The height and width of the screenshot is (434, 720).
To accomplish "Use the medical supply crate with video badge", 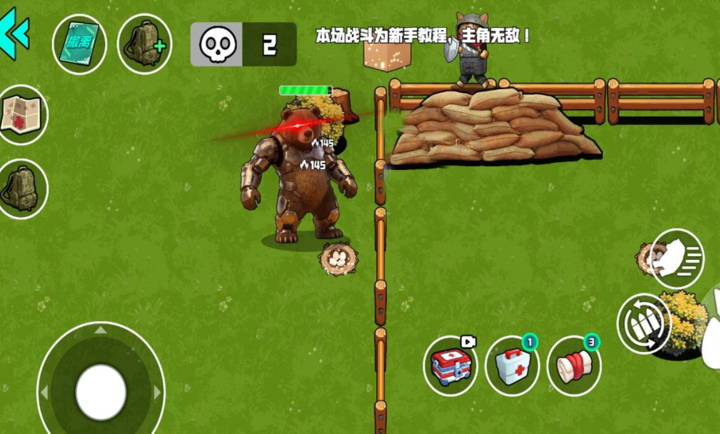I will (450, 366).
